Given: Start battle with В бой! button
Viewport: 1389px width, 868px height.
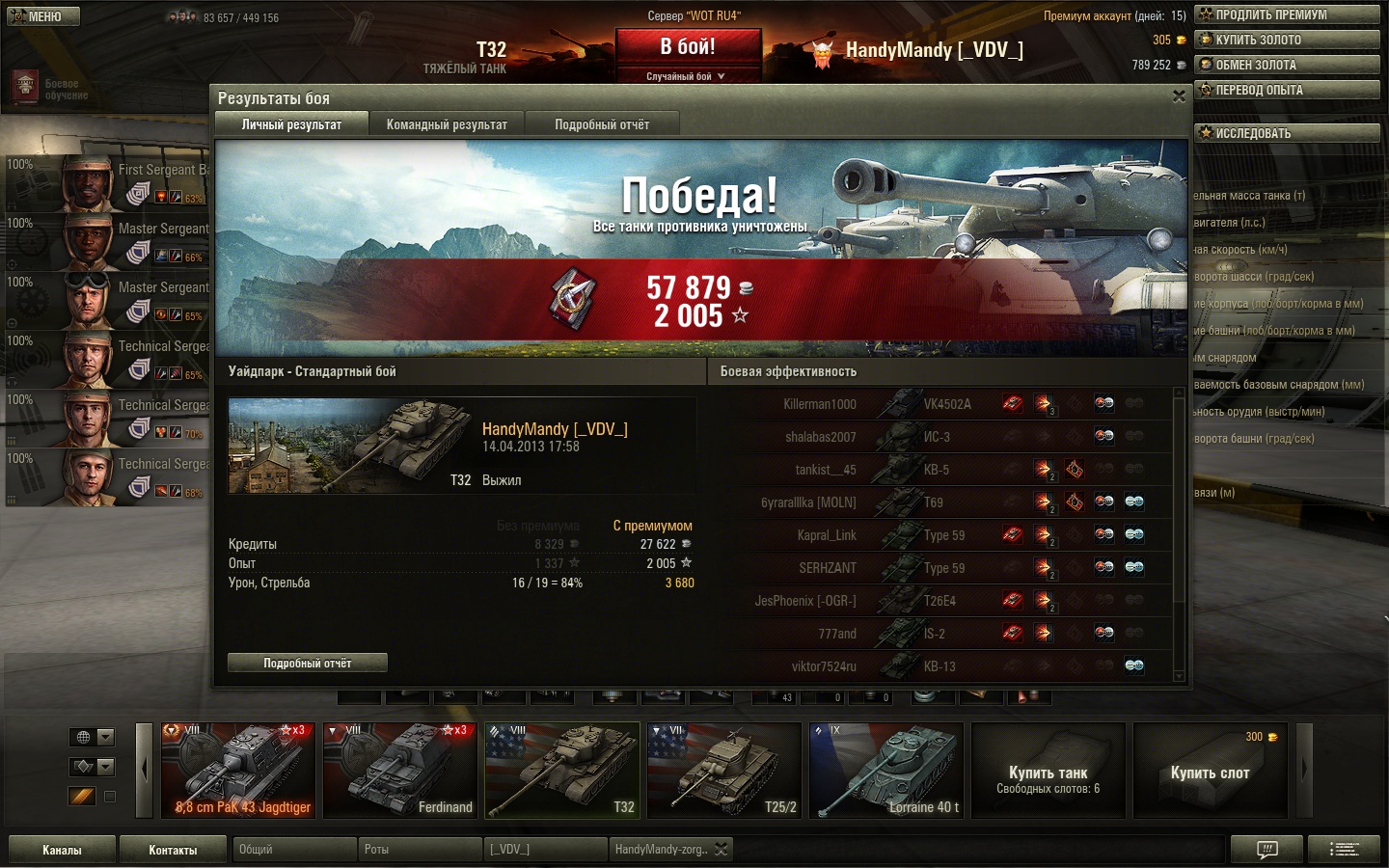Looking at the screenshot, I should click(x=688, y=47).
